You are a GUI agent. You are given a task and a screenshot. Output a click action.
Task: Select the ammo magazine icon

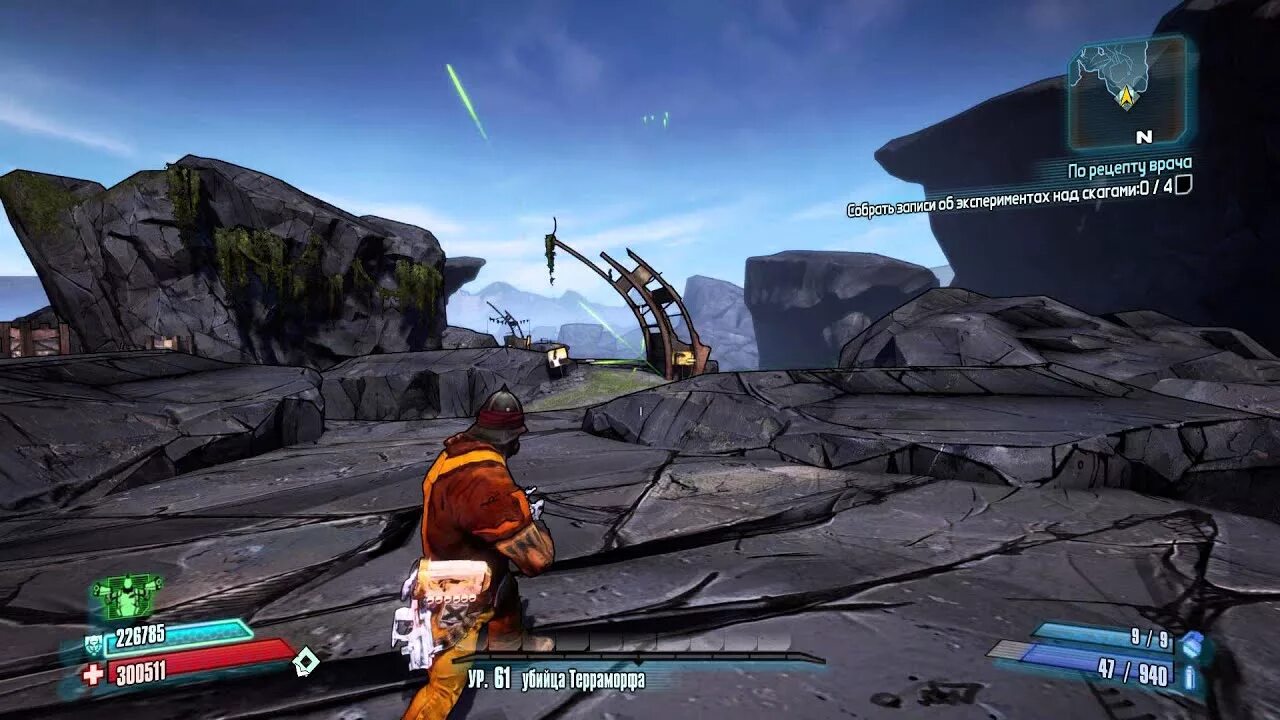(1190, 677)
